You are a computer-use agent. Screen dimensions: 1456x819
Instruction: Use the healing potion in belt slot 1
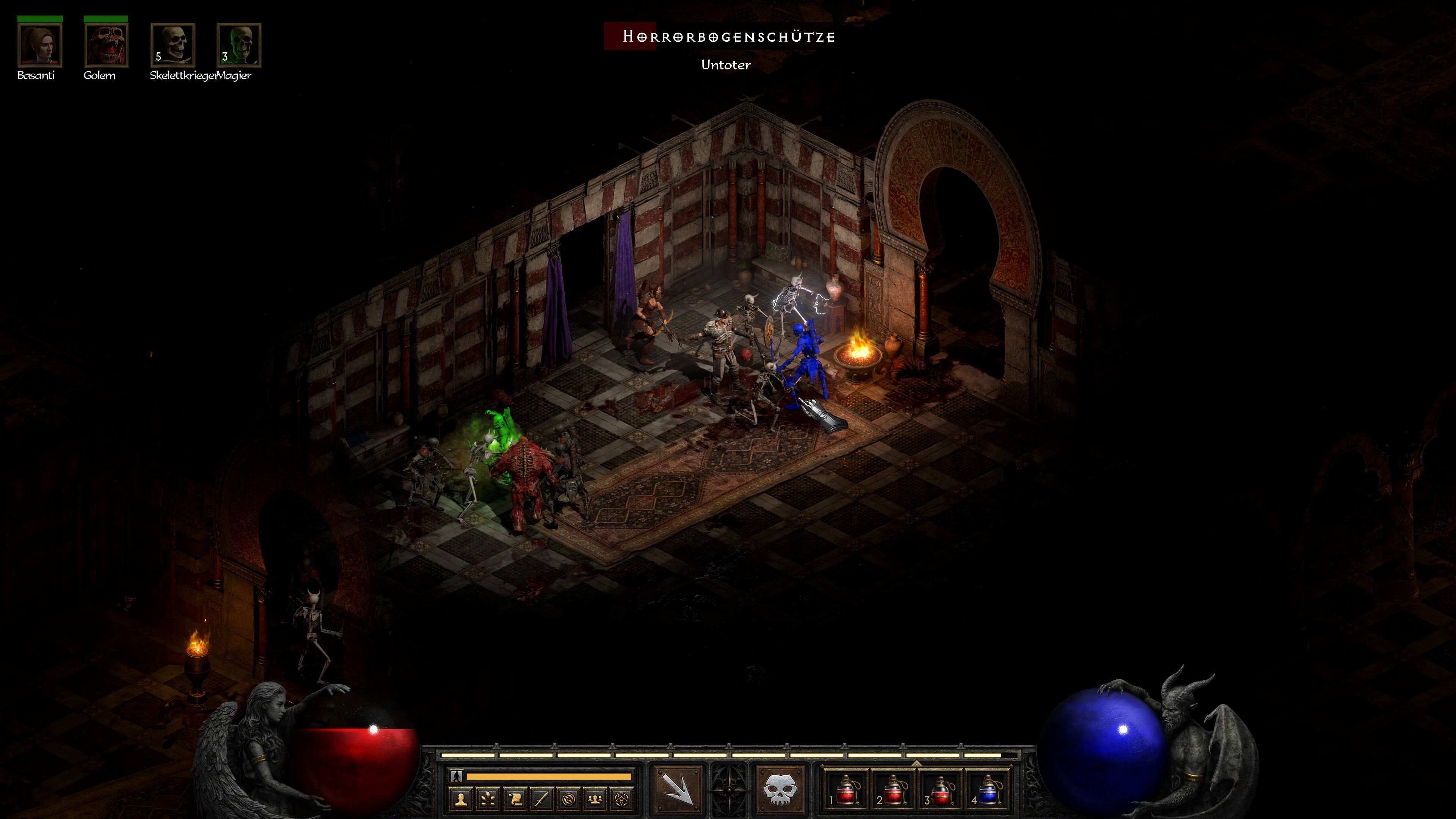coord(846,789)
